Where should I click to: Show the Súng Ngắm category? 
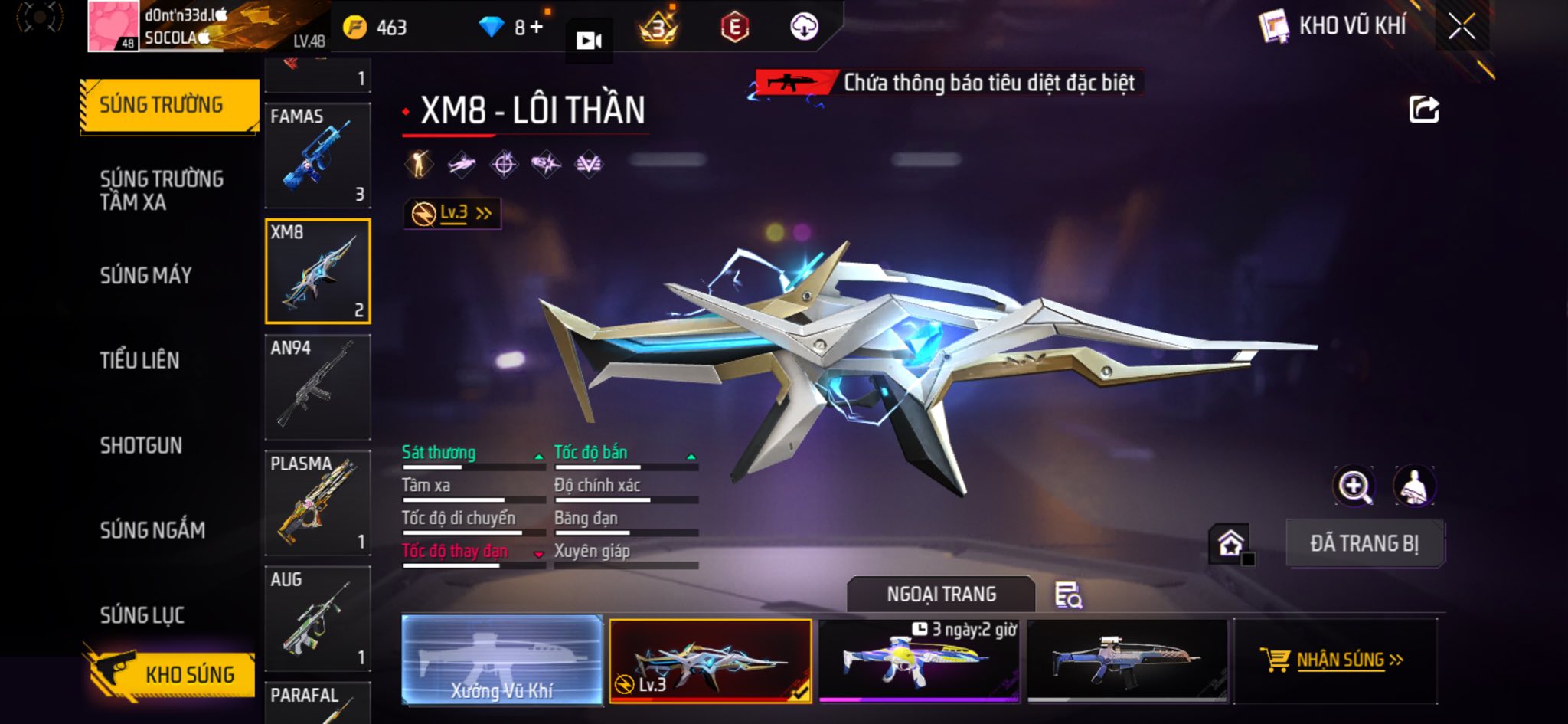(152, 530)
